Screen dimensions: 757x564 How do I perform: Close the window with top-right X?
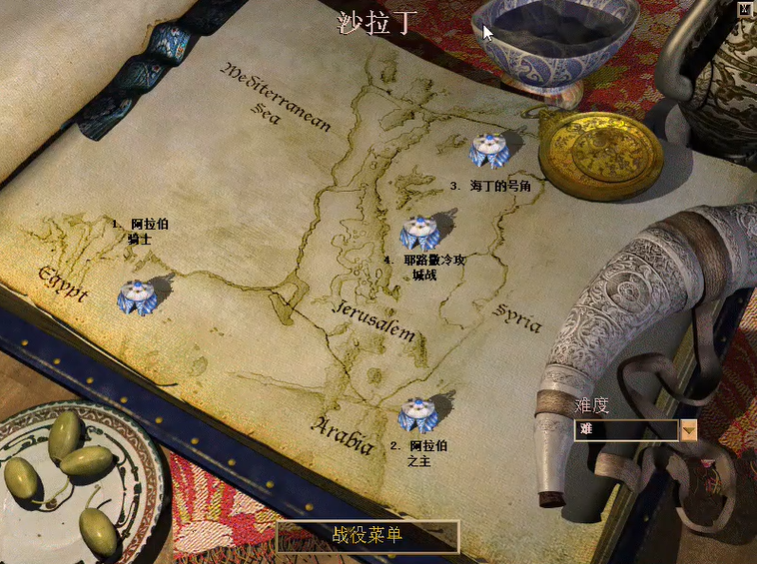[x=744, y=9]
